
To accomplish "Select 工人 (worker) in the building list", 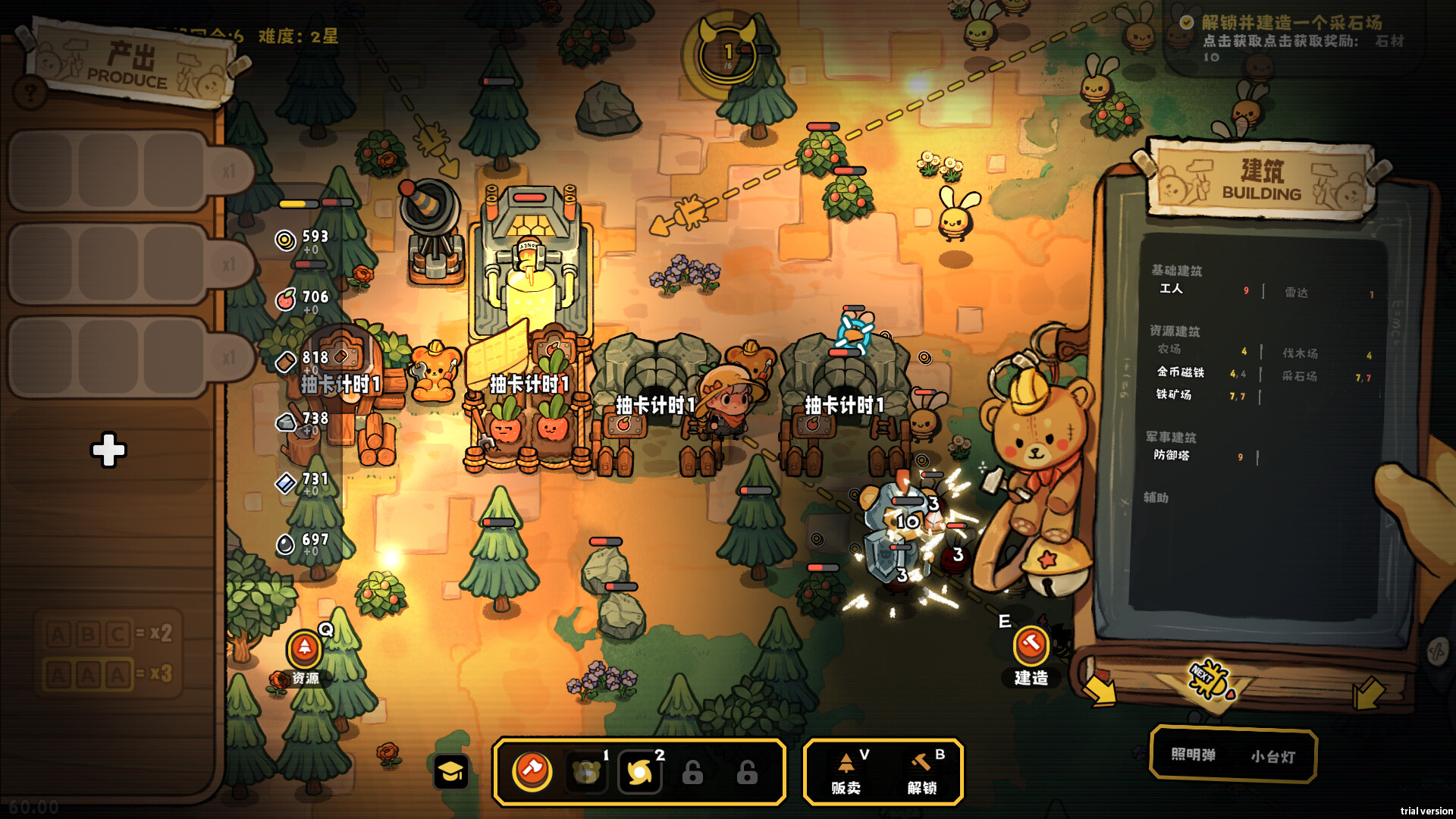I will tap(1171, 289).
